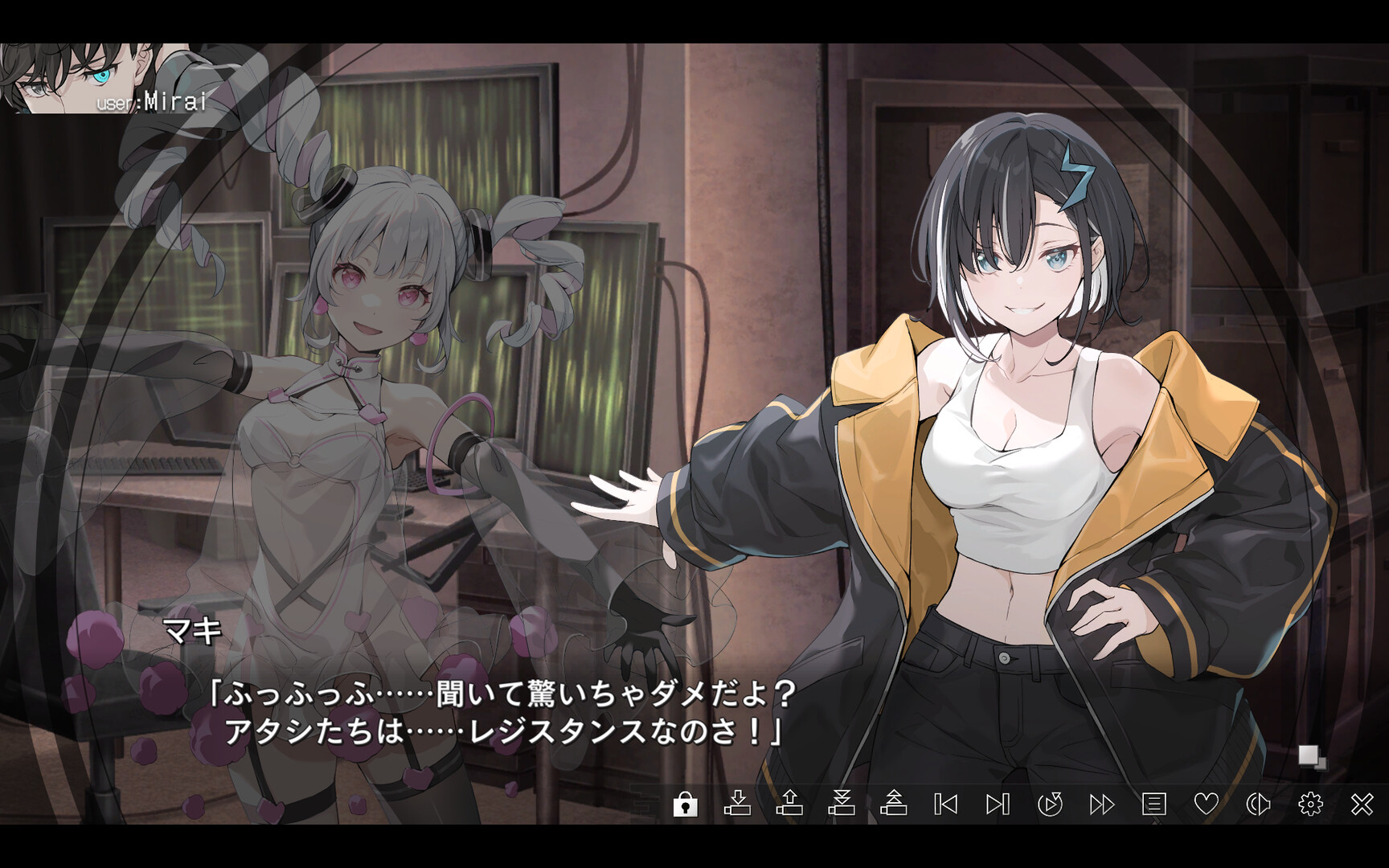Click the user:Mirai name label
The width and height of the screenshot is (1389, 868).
[153, 103]
